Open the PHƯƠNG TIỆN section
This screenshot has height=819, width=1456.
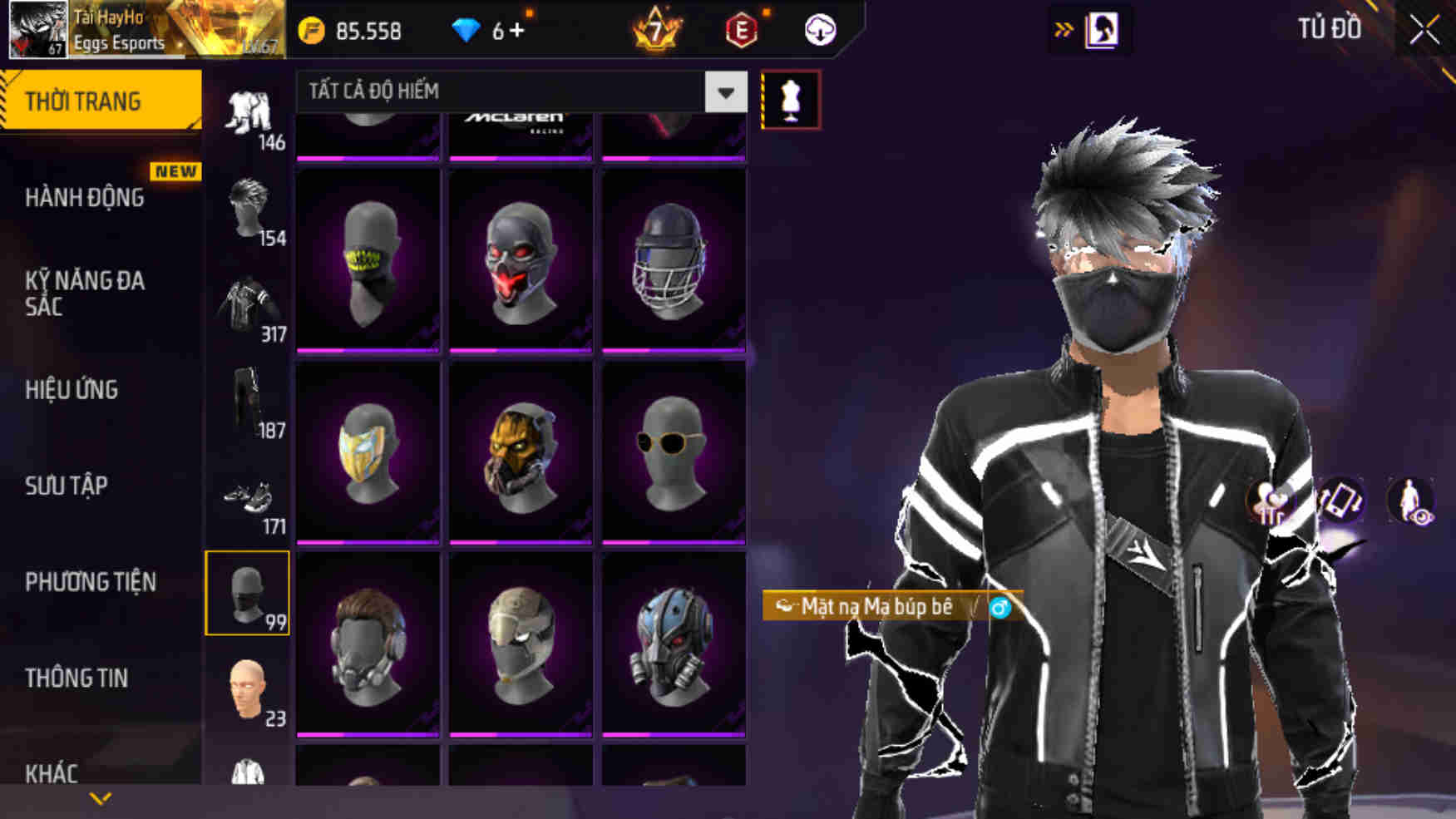coord(91,583)
